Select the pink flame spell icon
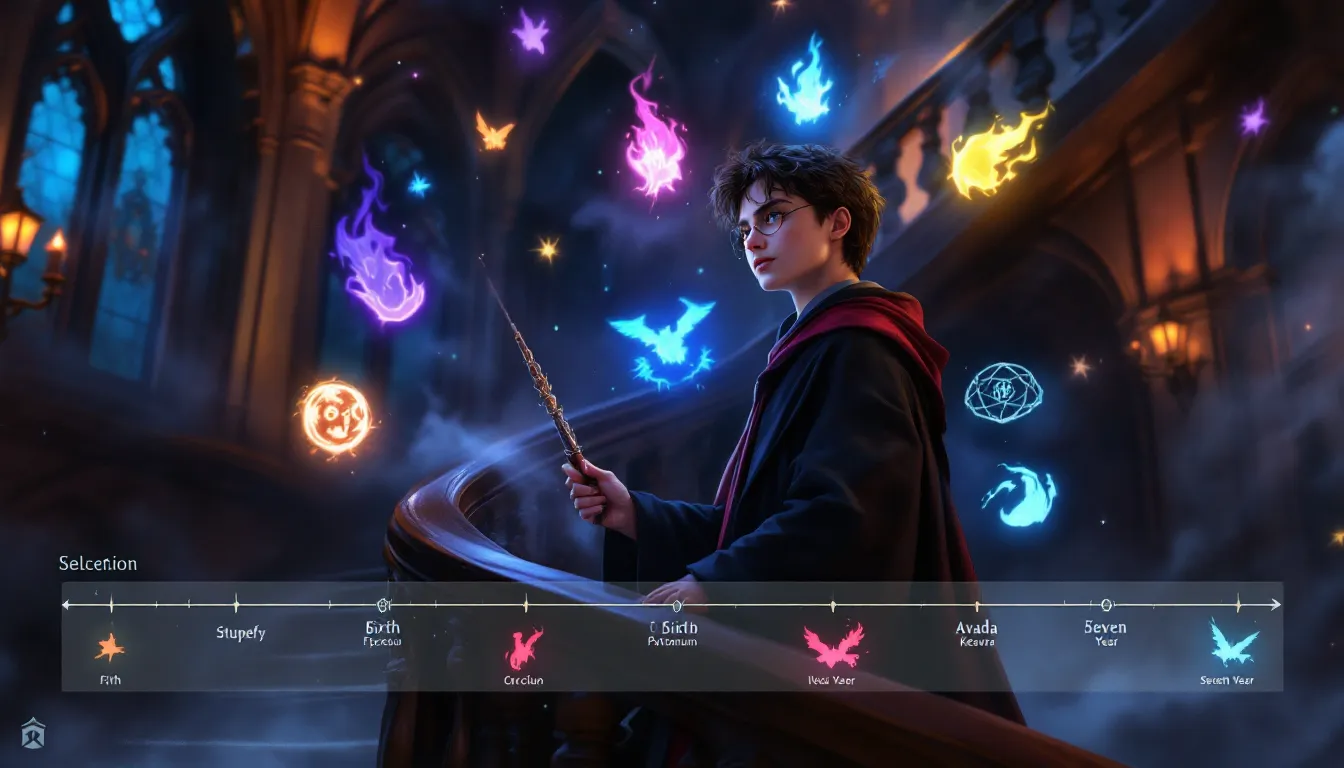The image size is (1344, 768). click(524, 648)
